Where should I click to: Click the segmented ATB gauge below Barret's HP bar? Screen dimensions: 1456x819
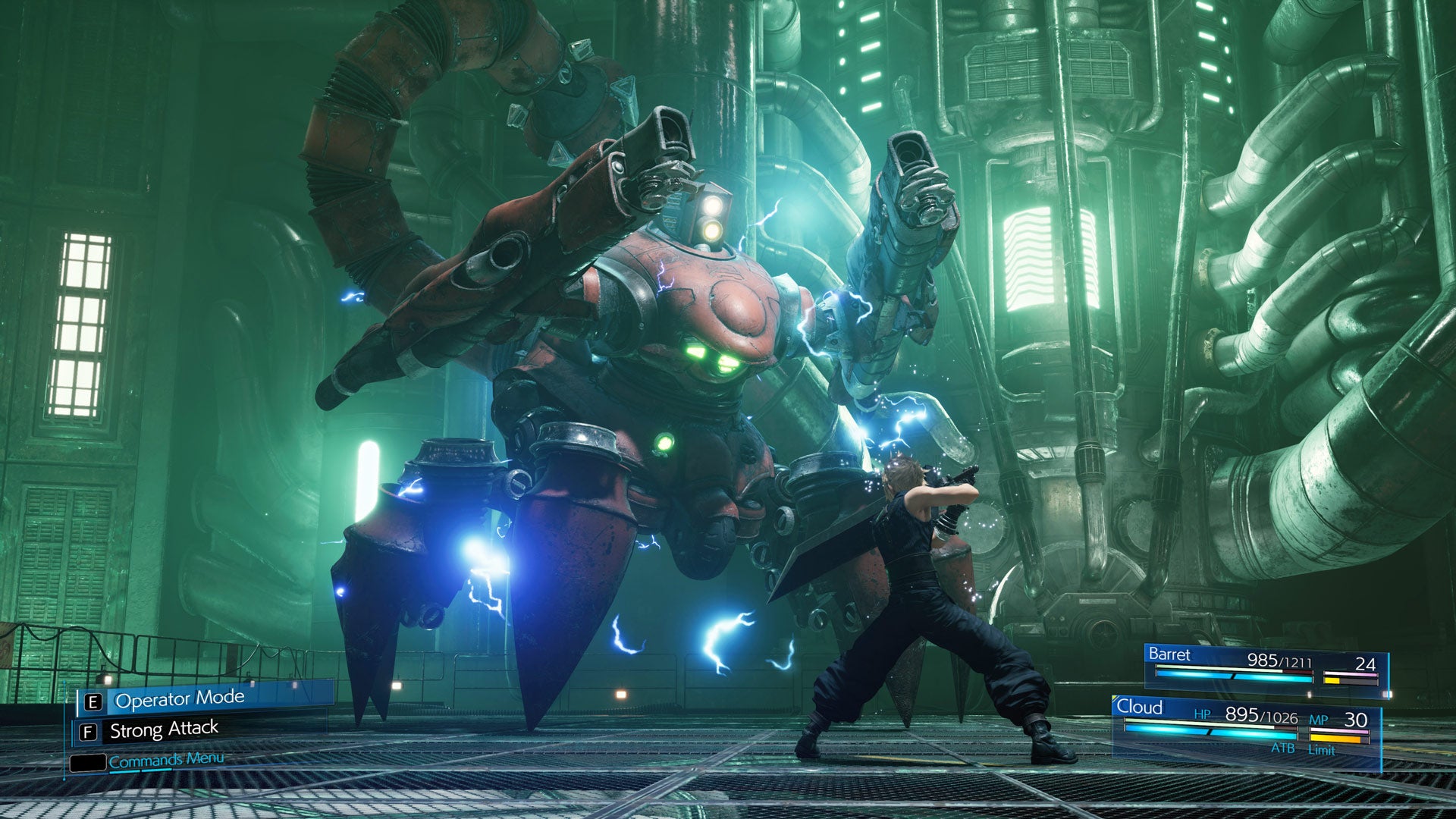tap(1233, 676)
